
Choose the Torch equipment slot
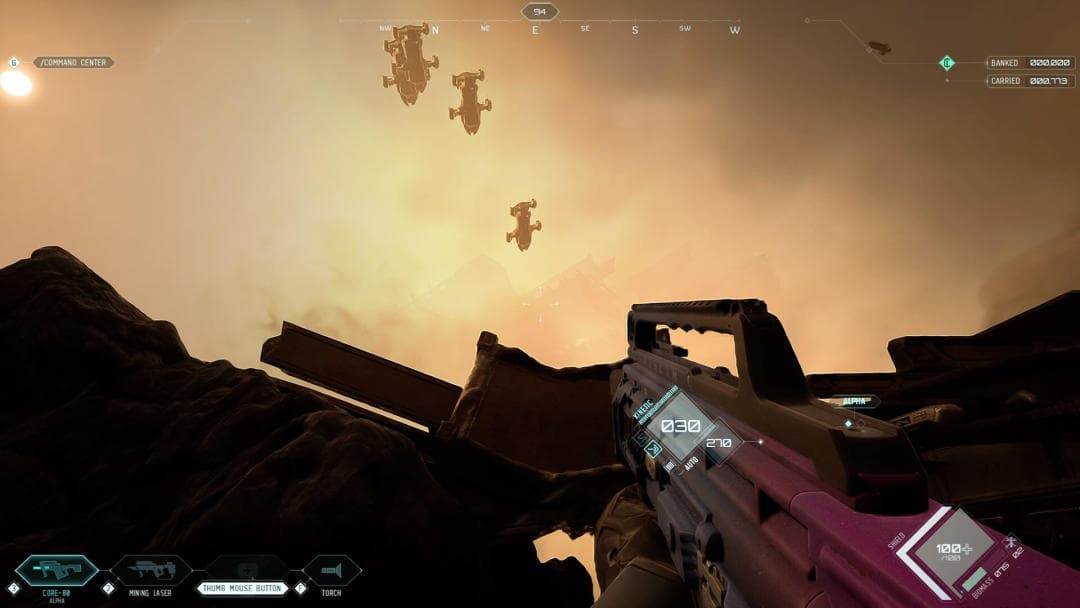tap(332, 571)
